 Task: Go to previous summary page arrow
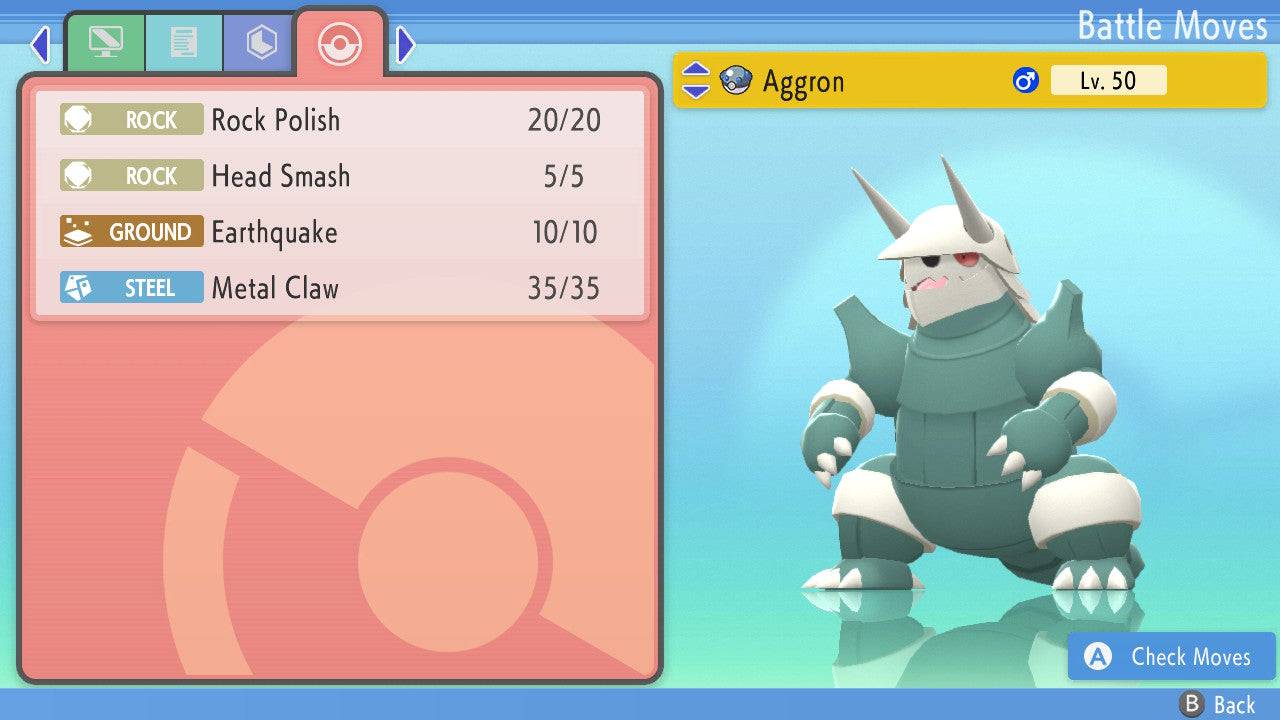click(x=40, y=44)
